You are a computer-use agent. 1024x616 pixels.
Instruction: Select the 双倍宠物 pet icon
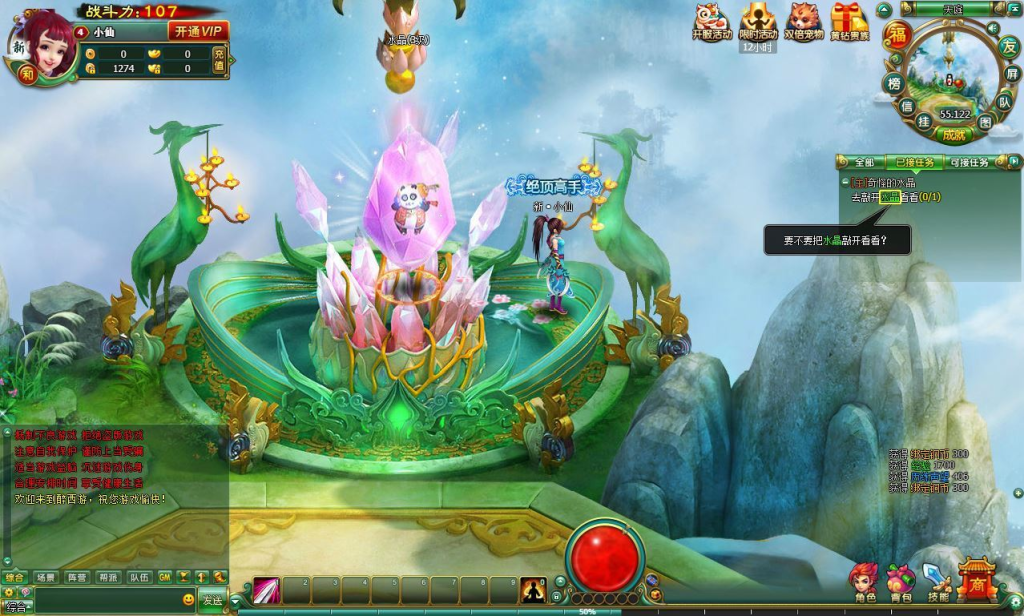(803, 20)
